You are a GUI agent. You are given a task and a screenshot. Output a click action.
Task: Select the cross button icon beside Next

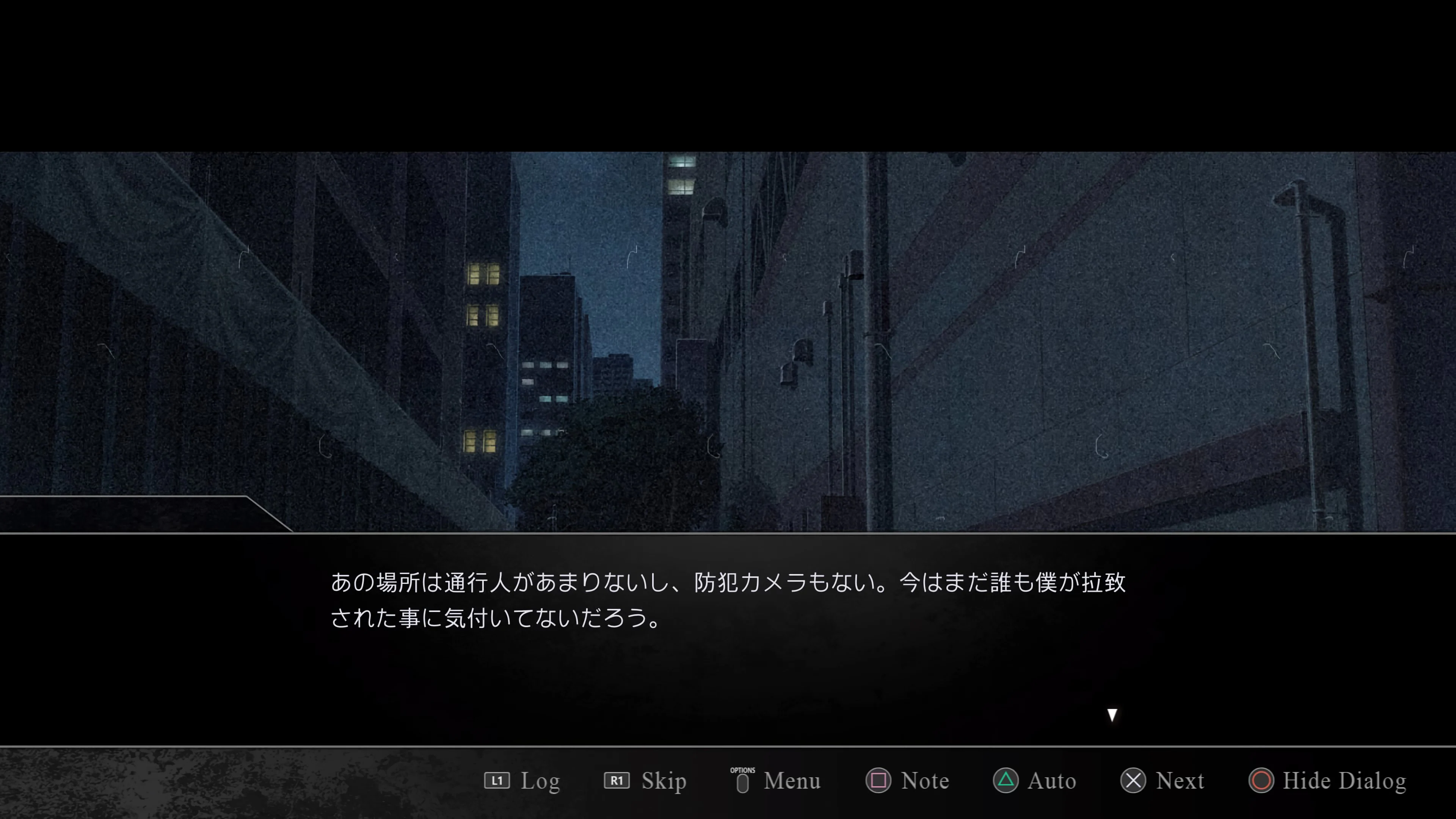pos(1134,781)
